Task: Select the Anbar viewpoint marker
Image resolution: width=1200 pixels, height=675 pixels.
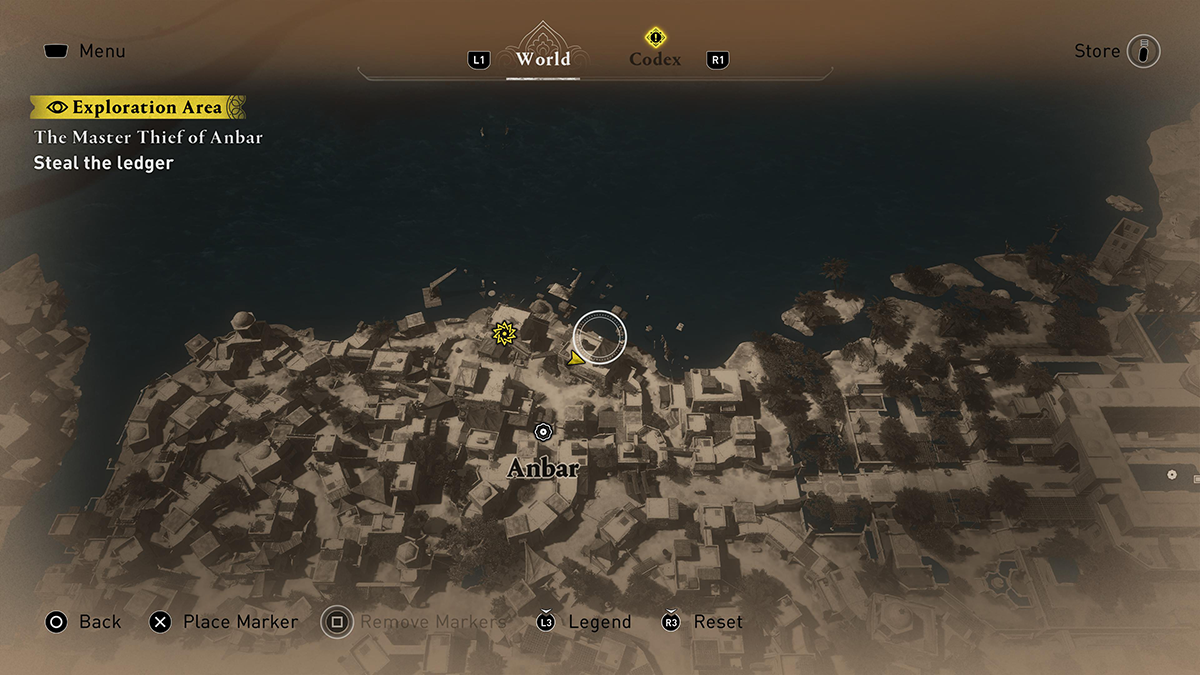Action: click(543, 432)
